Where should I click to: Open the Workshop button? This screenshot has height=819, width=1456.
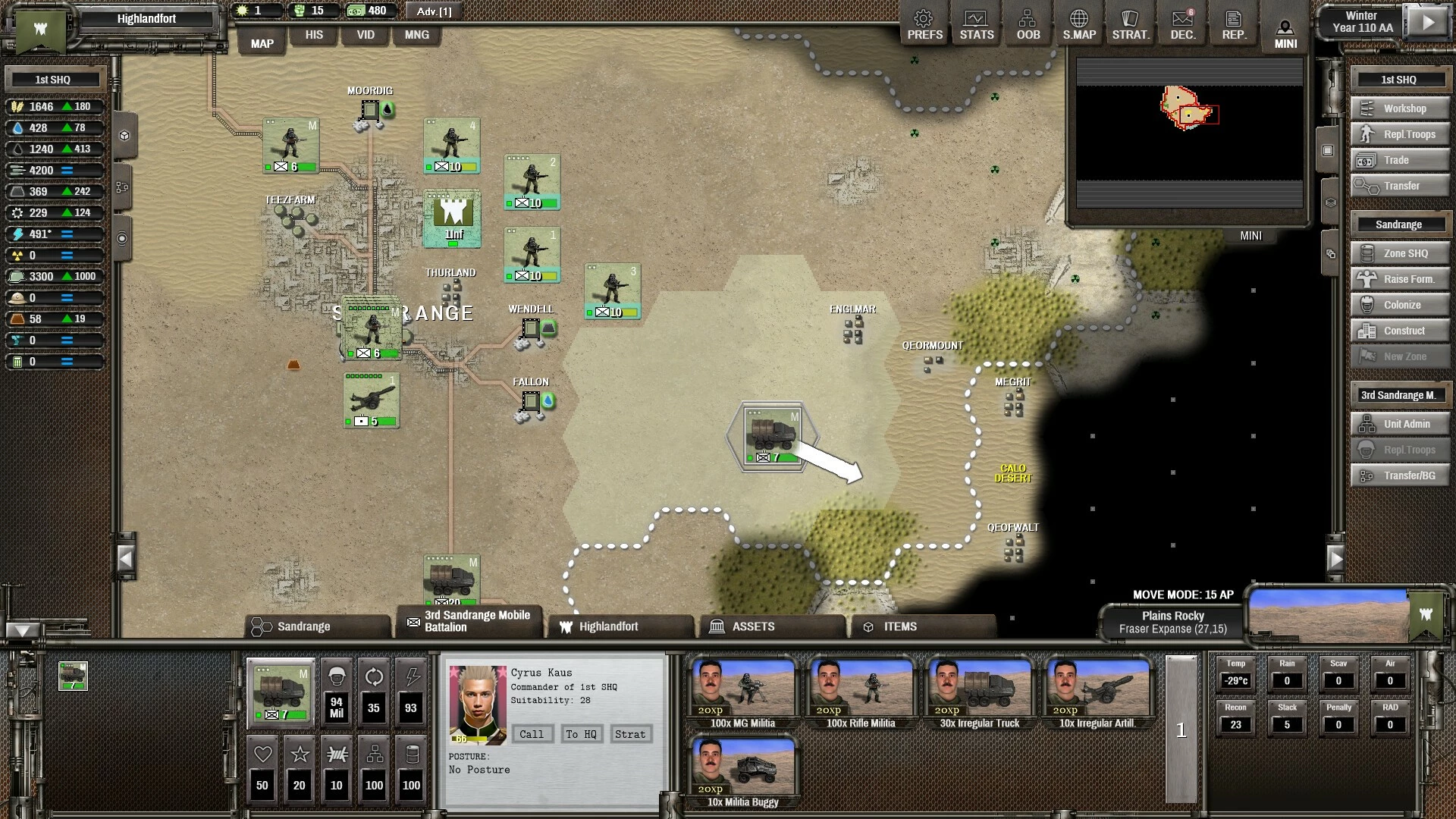click(x=1400, y=108)
